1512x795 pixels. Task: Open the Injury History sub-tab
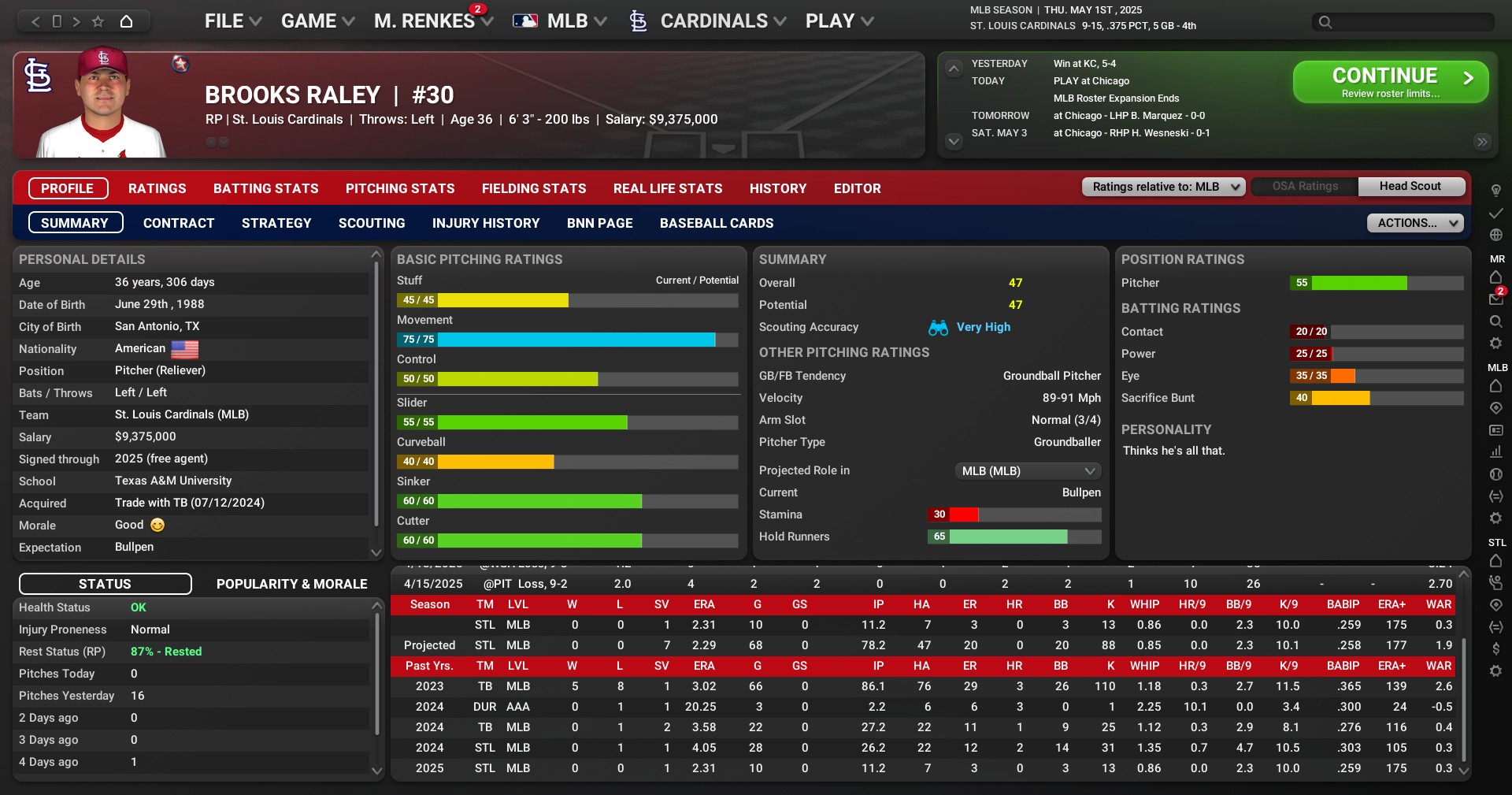(x=485, y=223)
